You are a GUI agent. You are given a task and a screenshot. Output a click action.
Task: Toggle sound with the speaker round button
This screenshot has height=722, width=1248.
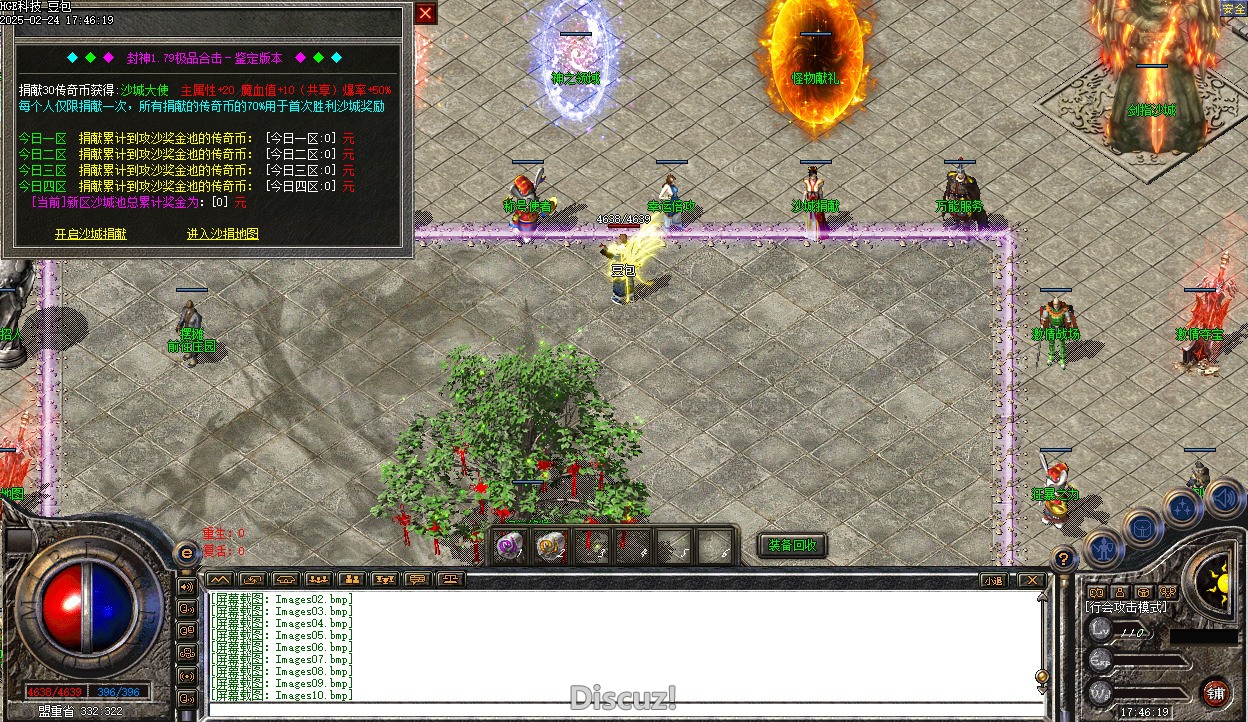pyautogui.click(x=1224, y=496)
